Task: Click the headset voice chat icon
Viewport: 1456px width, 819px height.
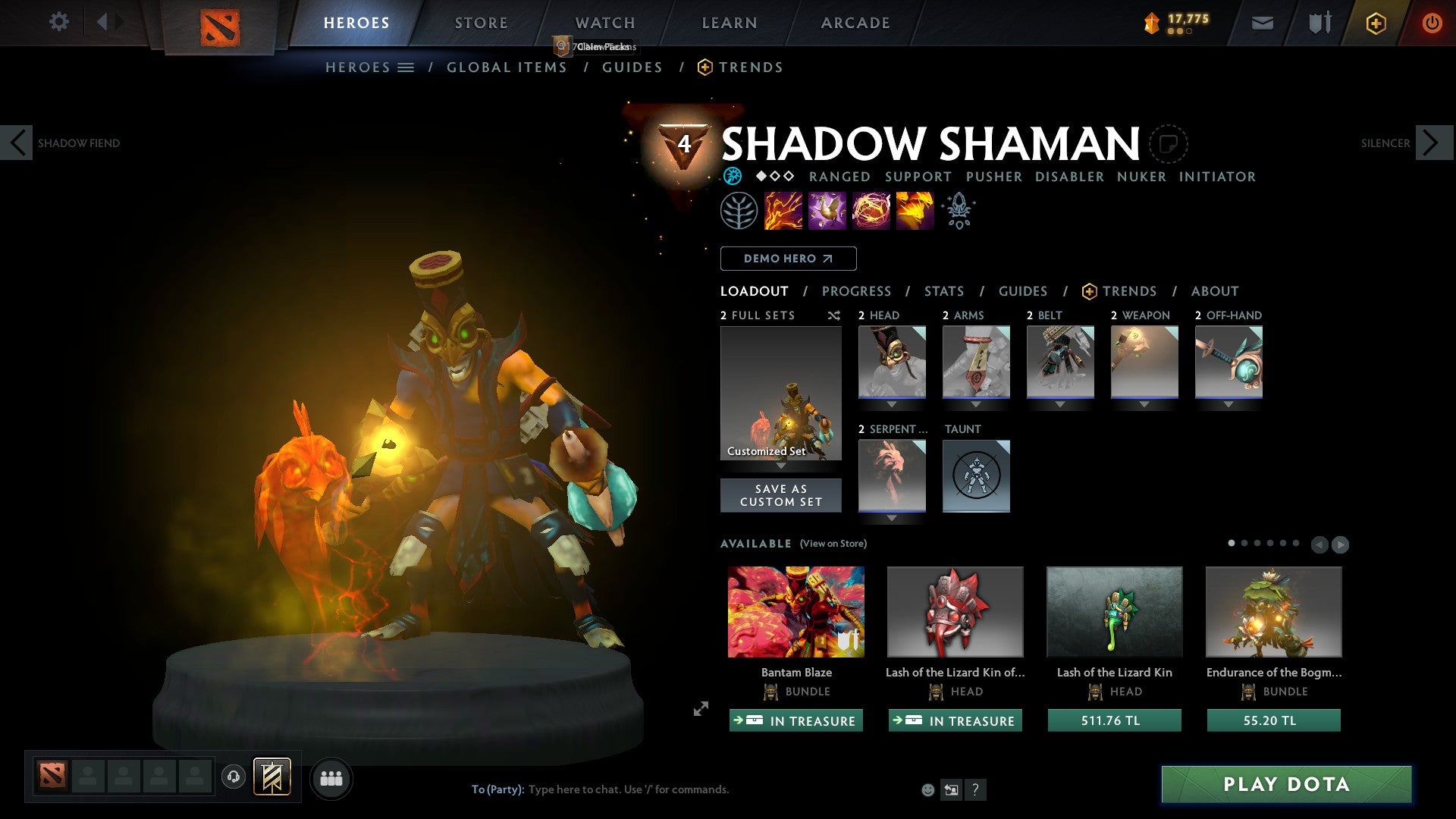Action: 234,777
